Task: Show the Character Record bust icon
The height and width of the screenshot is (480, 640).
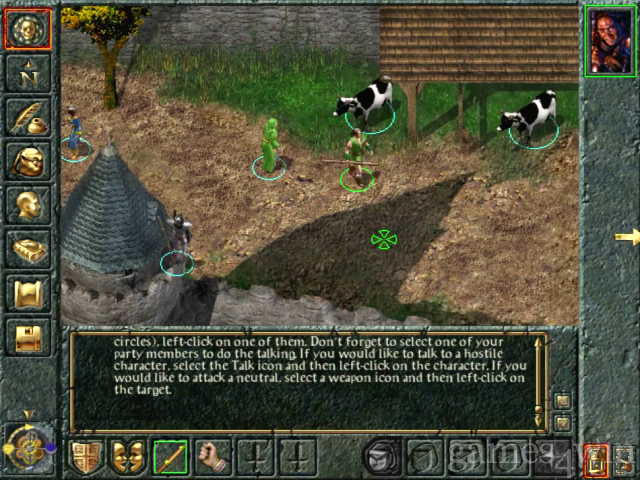Action: [28, 204]
